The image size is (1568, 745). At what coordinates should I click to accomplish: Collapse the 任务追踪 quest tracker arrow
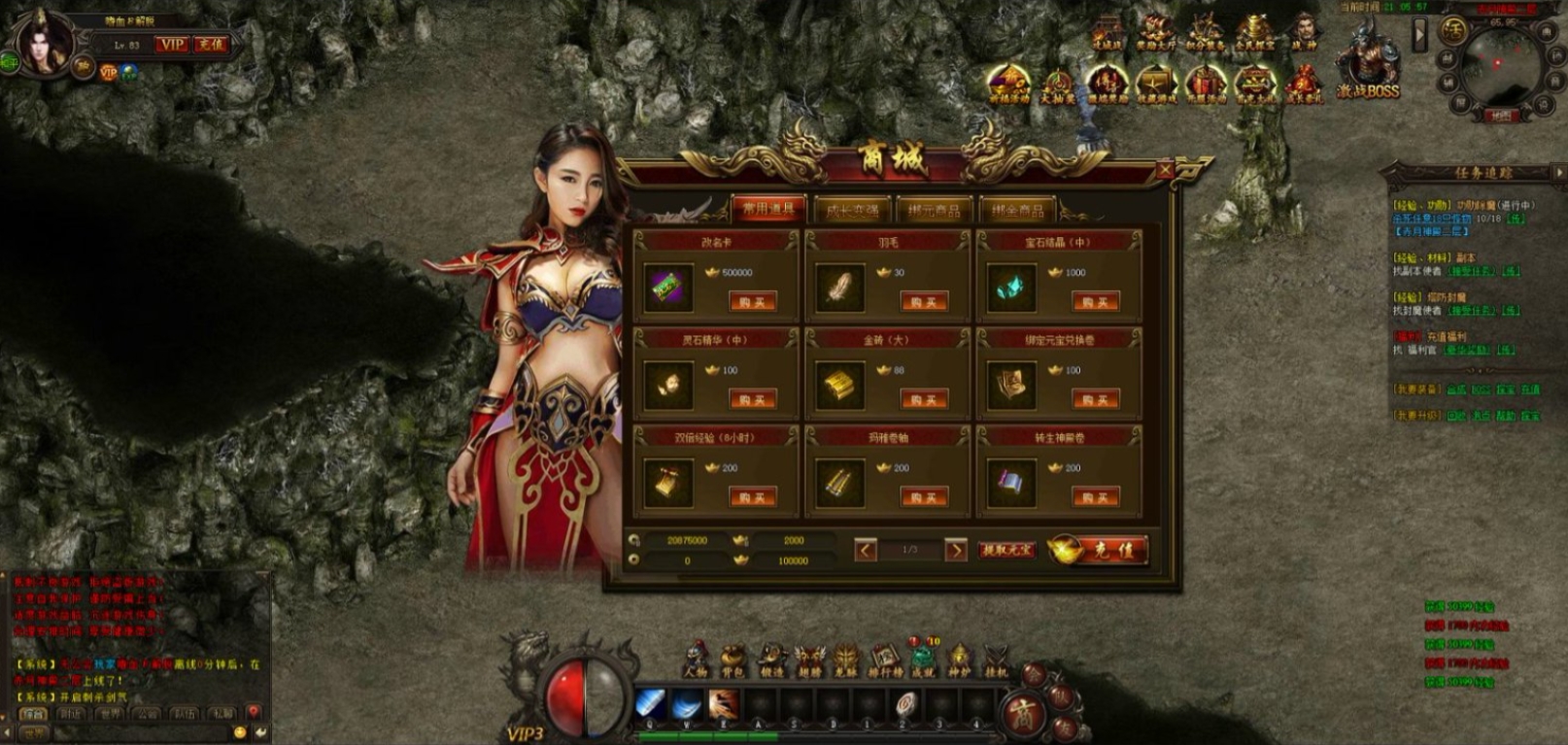pyautogui.click(x=1558, y=172)
